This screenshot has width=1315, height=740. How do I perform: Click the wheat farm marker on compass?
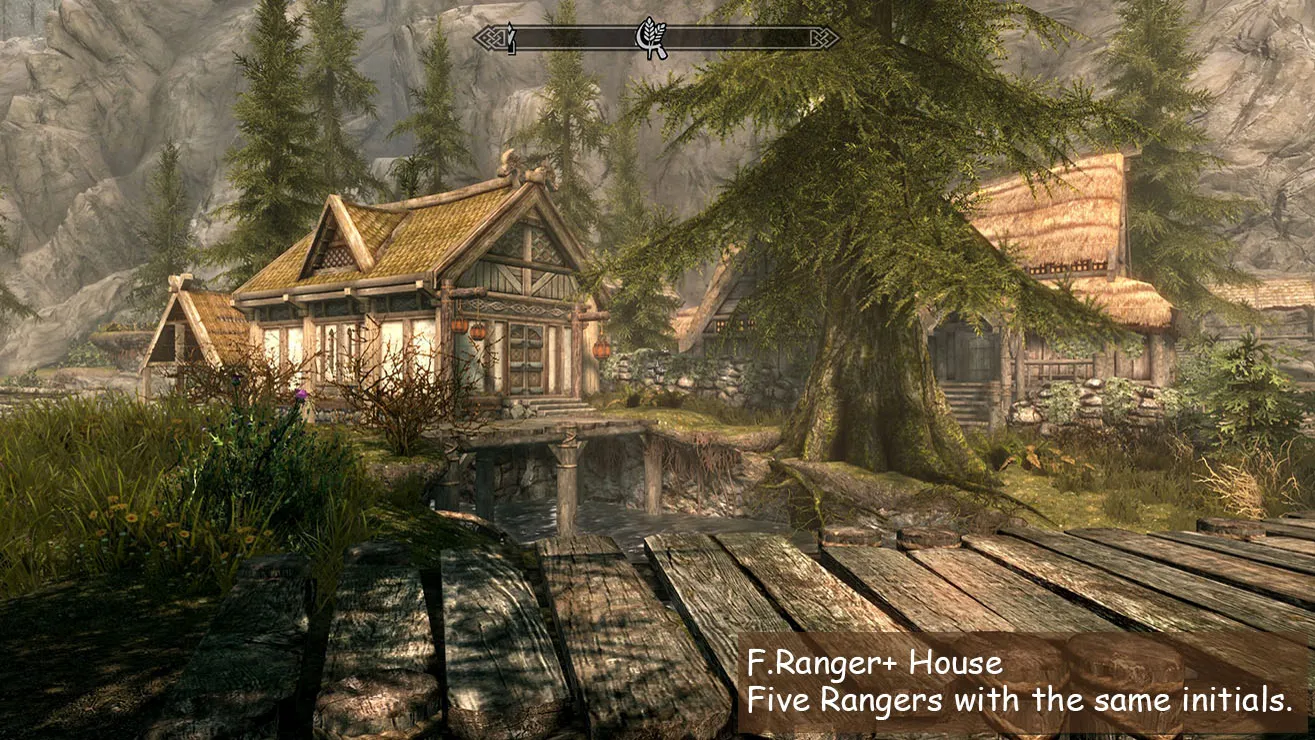[652, 38]
